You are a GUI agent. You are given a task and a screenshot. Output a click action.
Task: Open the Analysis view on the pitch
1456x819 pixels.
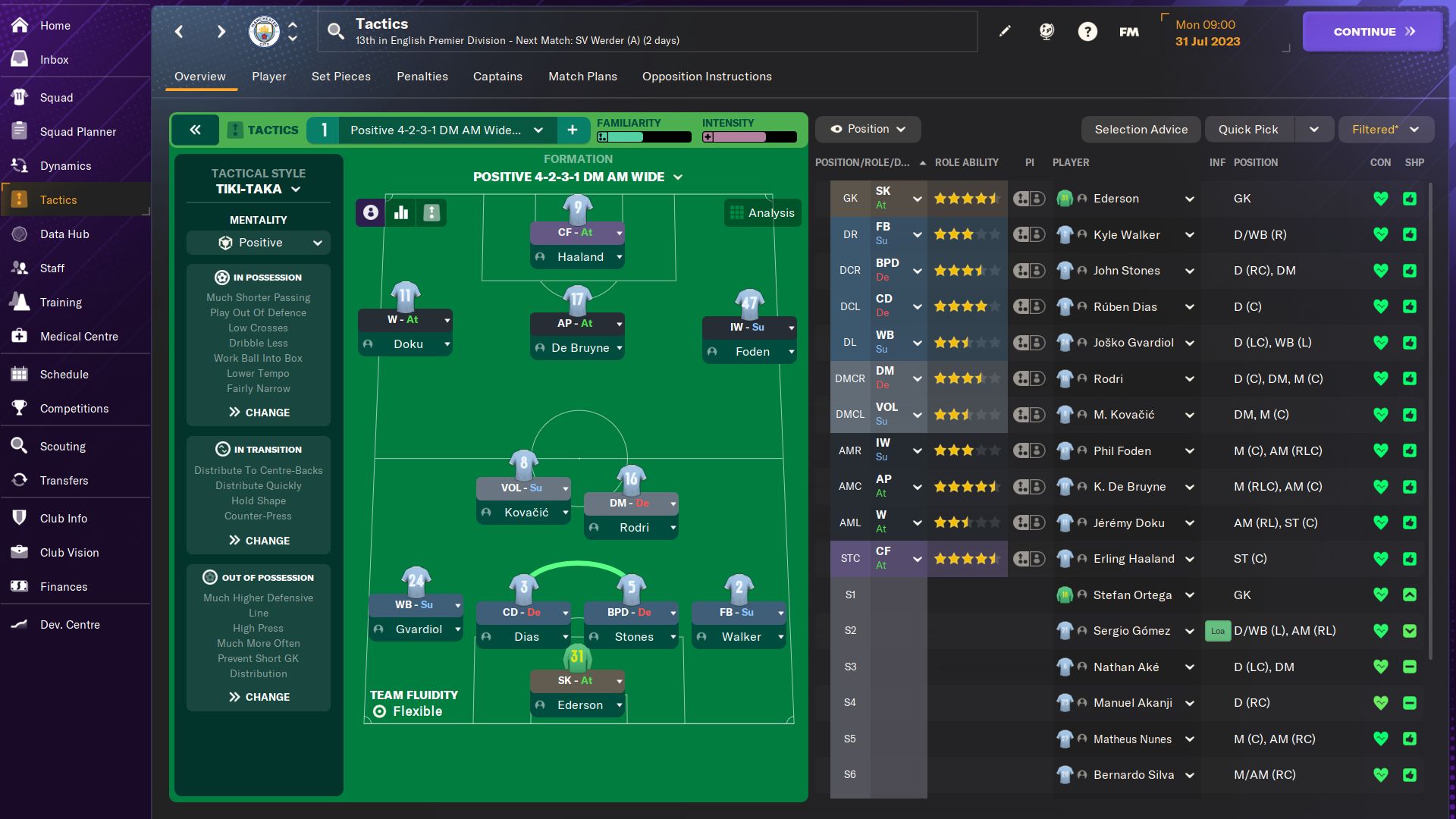[763, 213]
